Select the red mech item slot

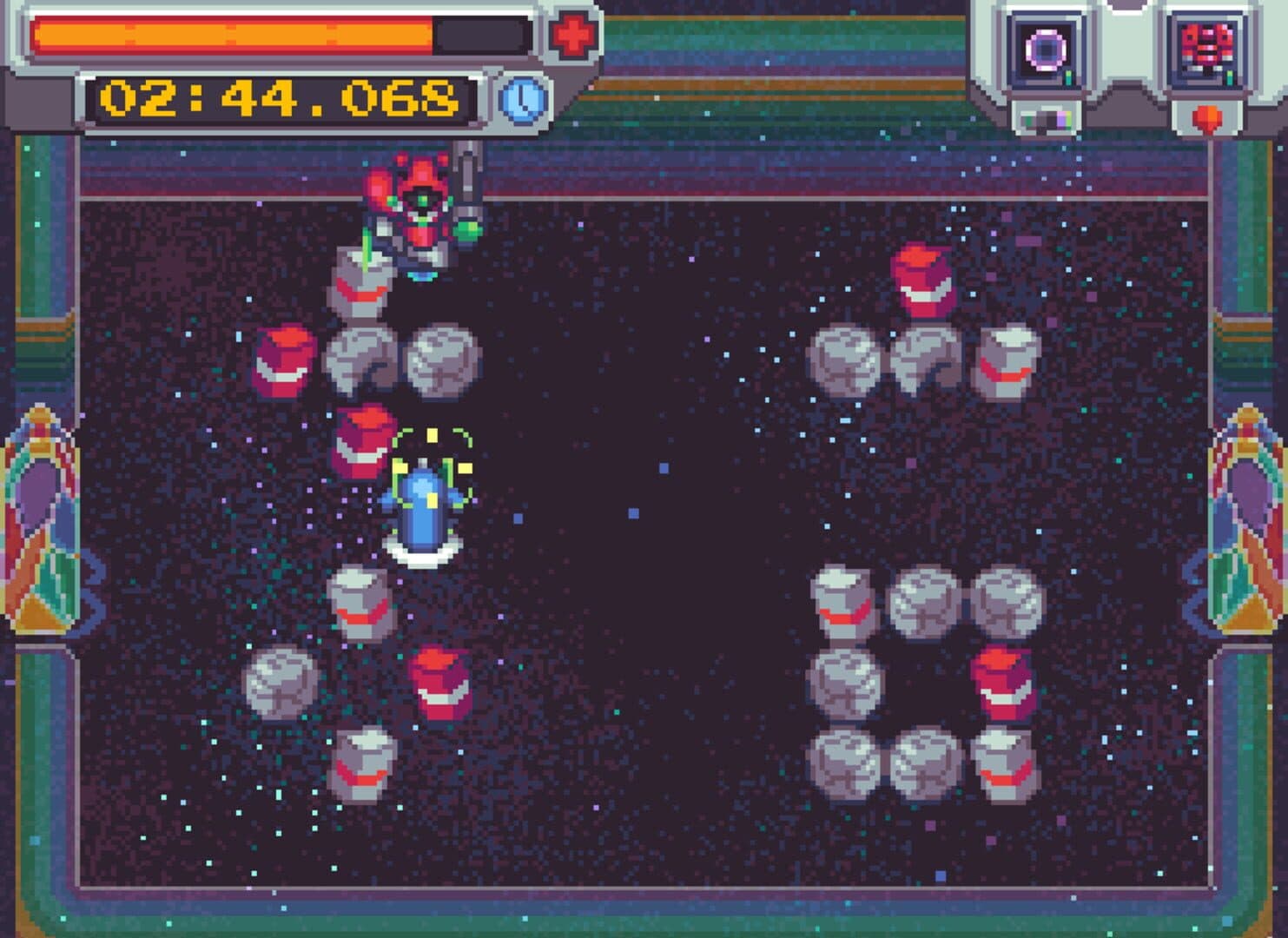1206,50
